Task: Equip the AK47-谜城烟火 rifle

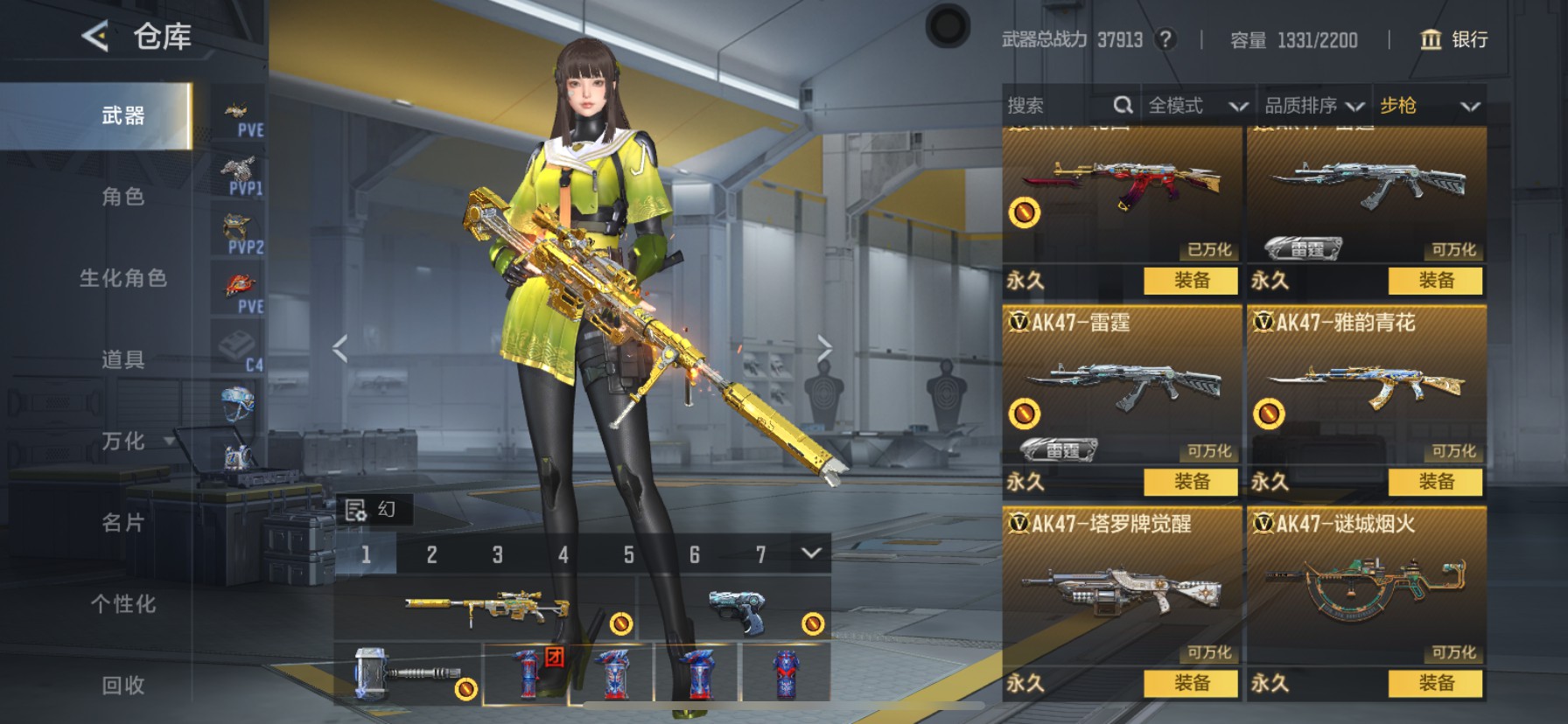Action: pos(1436,683)
